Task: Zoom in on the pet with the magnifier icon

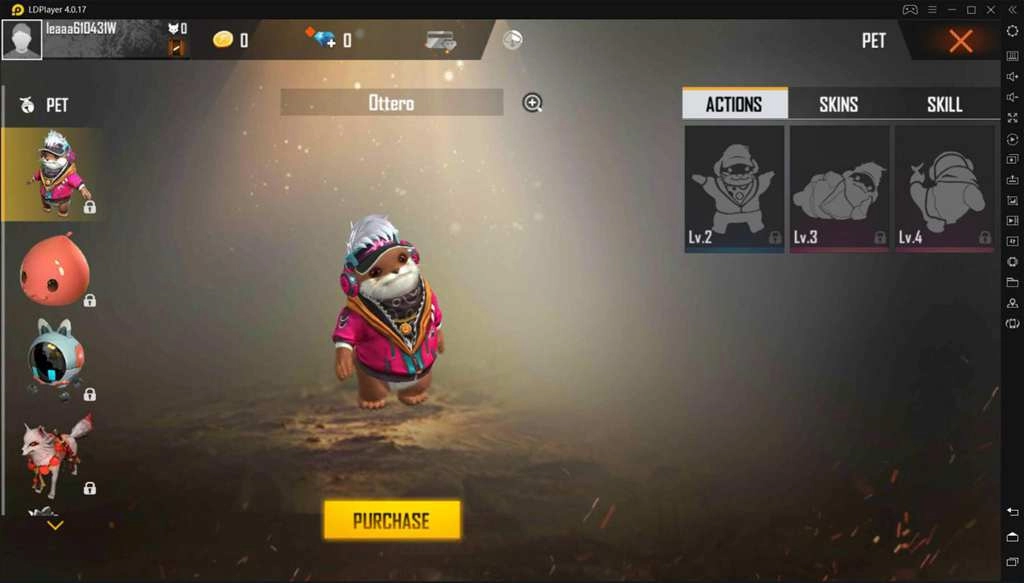Action: (532, 102)
